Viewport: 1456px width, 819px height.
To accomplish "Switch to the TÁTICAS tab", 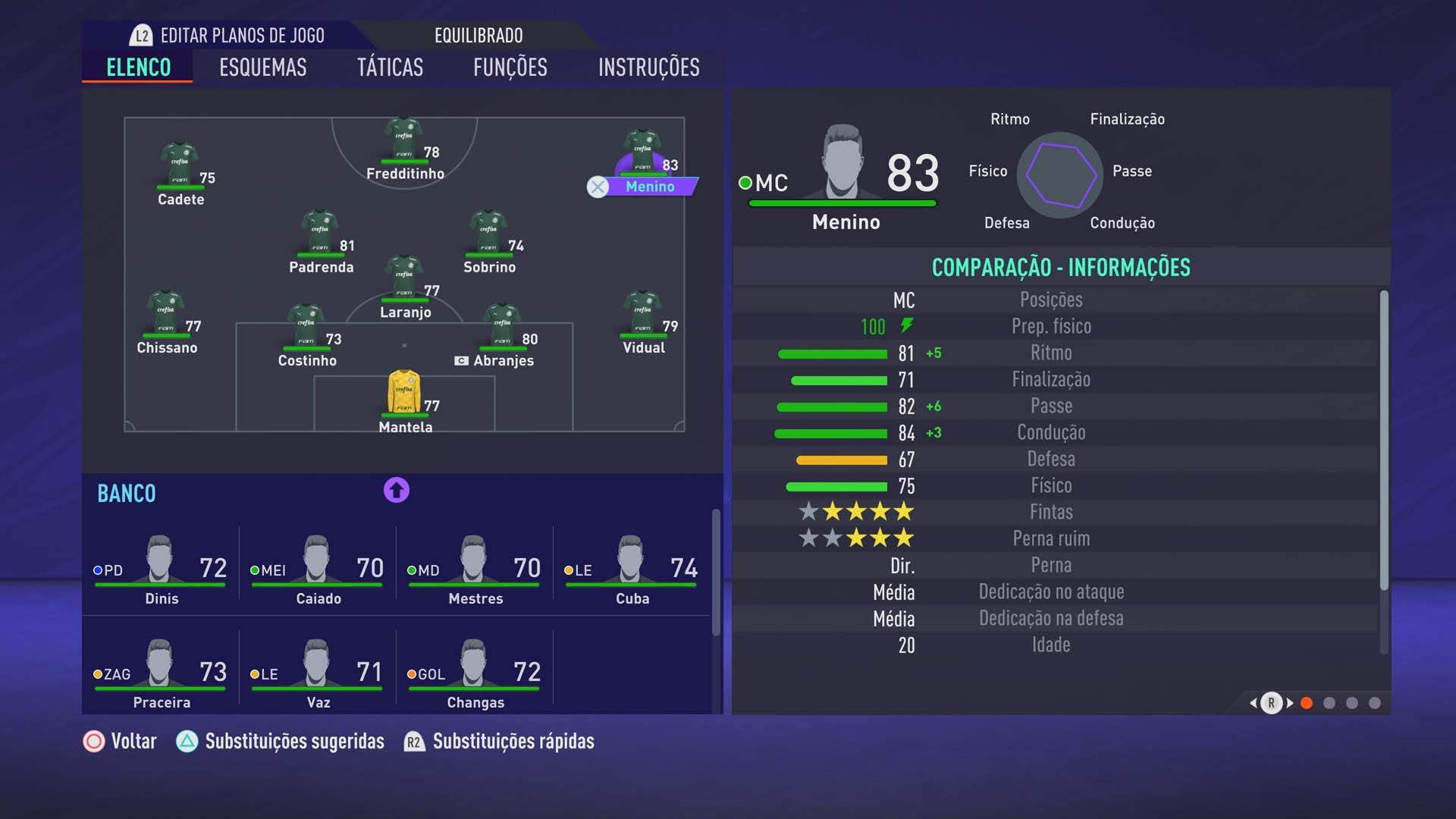I will tap(391, 67).
